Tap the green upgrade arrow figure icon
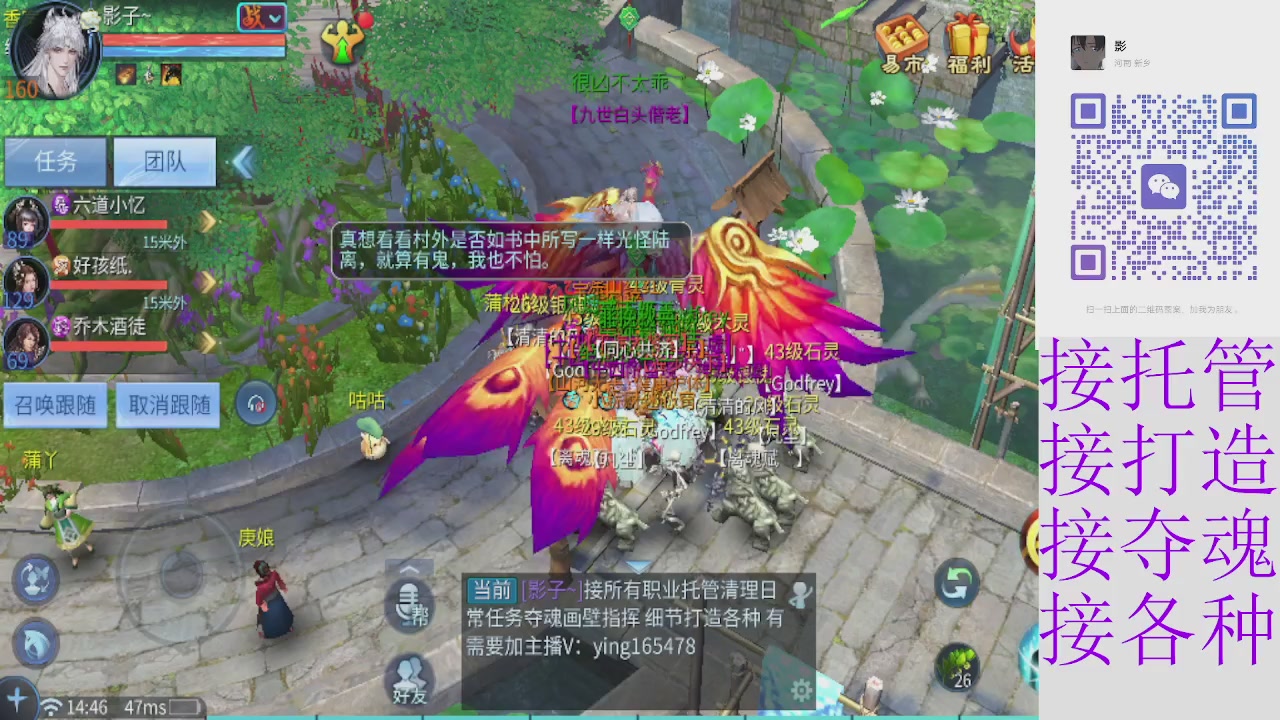 (x=344, y=42)
